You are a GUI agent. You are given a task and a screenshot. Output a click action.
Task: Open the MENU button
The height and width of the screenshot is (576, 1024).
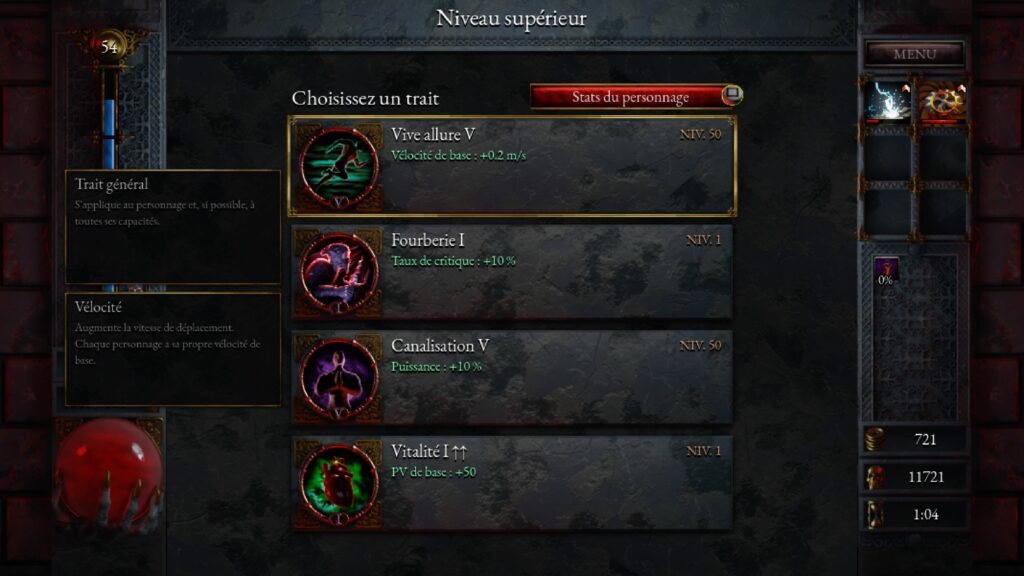[914, 54]
